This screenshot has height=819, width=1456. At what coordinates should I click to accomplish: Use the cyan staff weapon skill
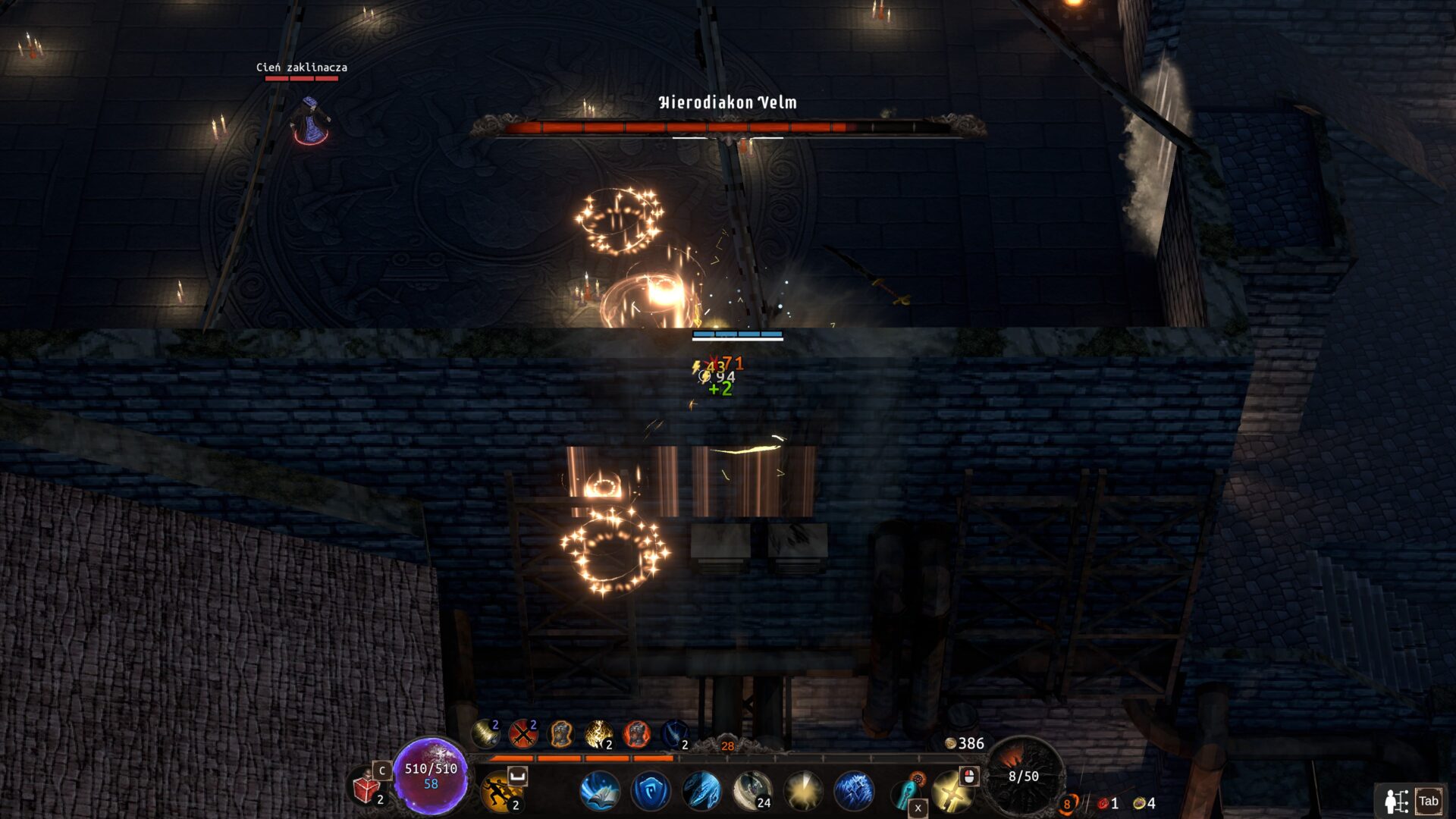905,793
